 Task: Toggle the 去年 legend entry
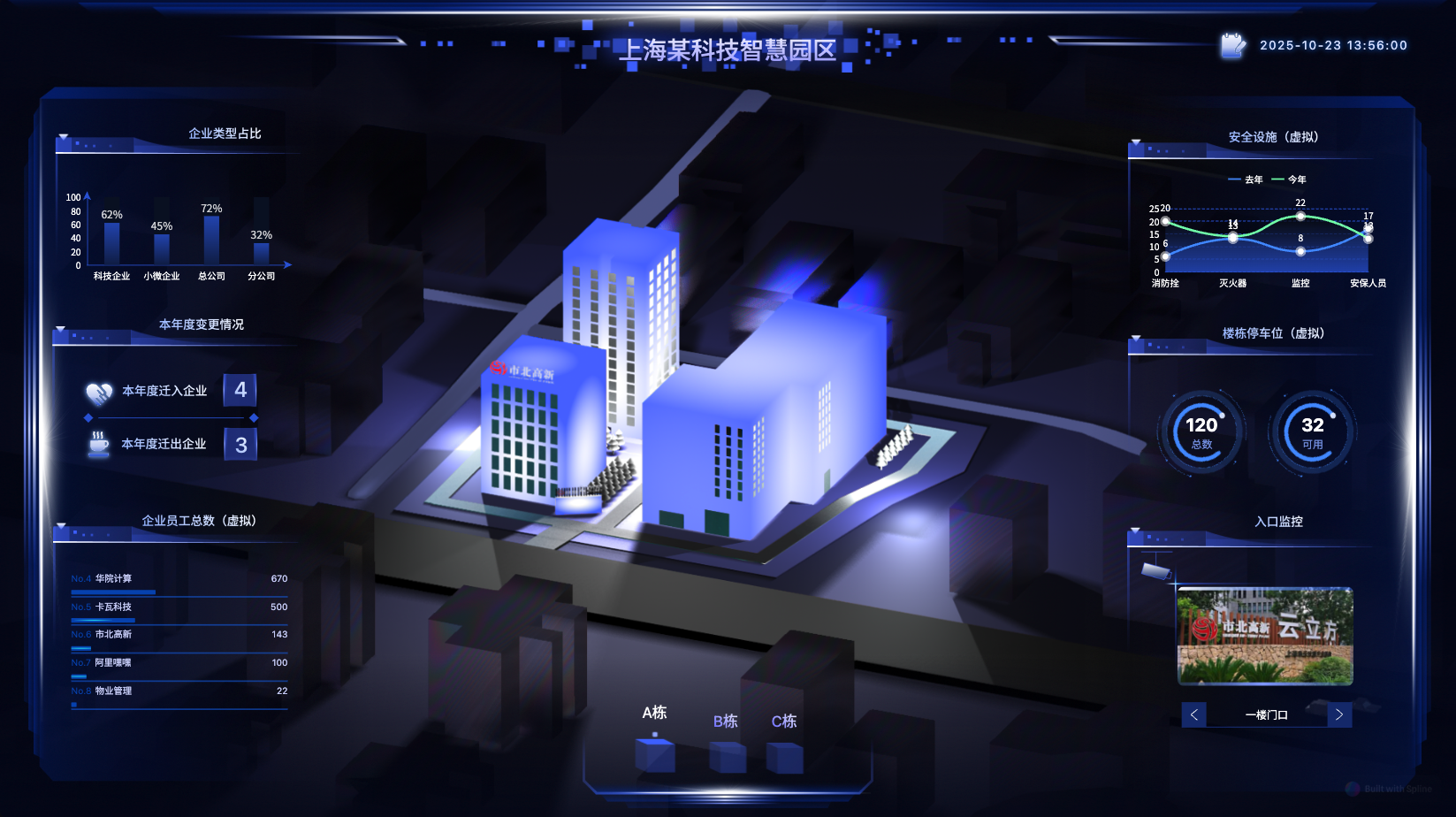click(1246, 179)
